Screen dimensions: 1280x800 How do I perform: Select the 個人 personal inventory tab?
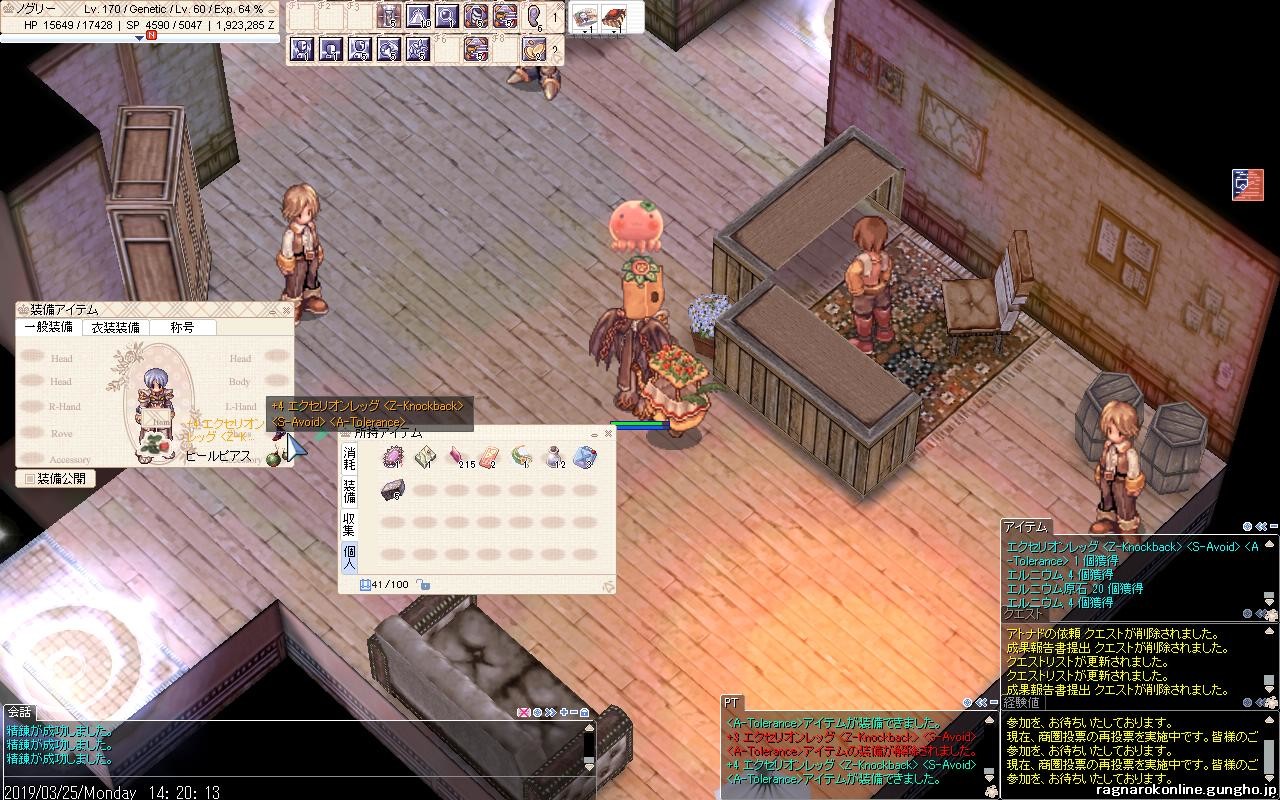(x=349, y=557)
